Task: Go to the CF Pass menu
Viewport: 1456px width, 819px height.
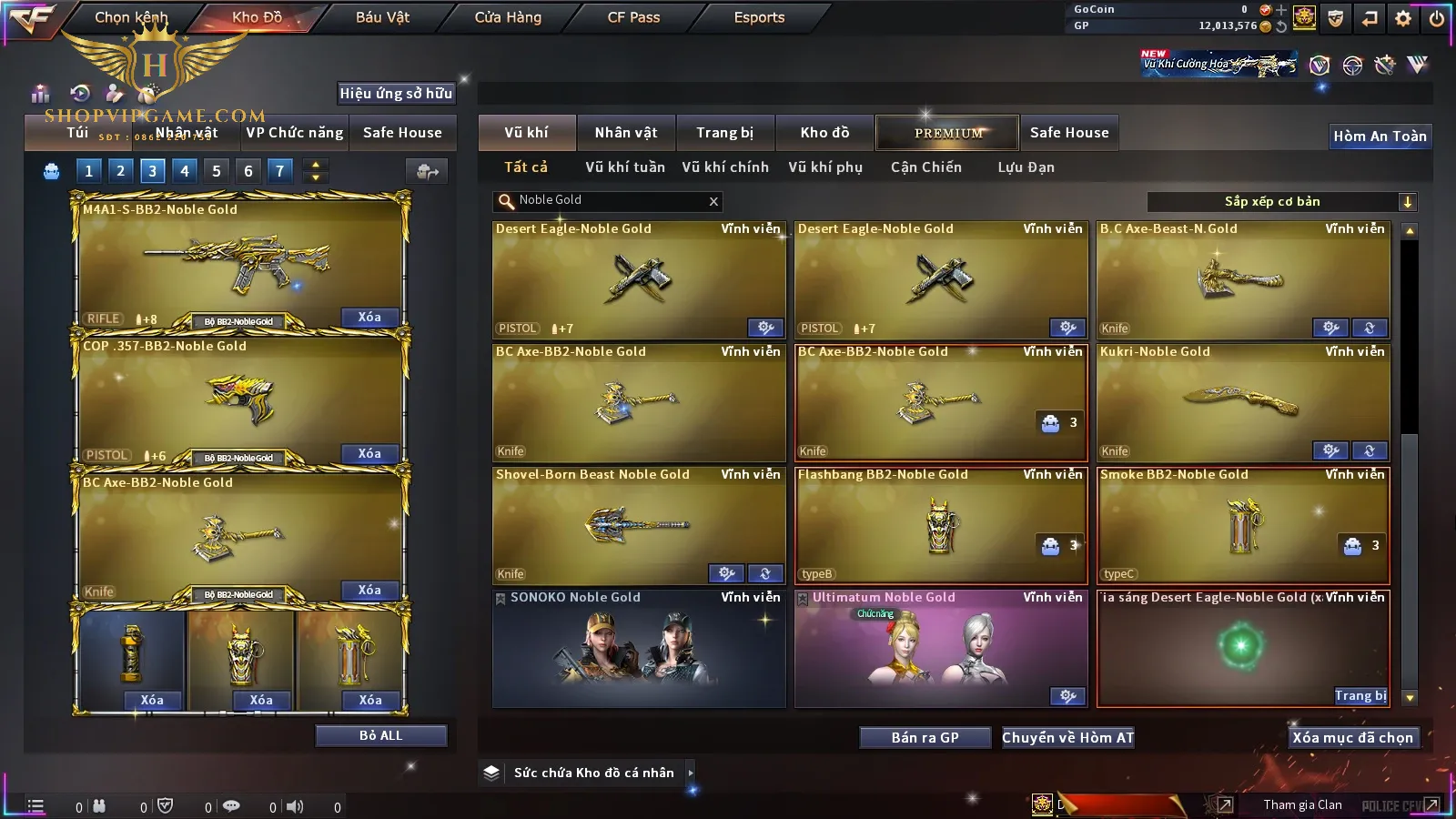Action: pos(633,17)
